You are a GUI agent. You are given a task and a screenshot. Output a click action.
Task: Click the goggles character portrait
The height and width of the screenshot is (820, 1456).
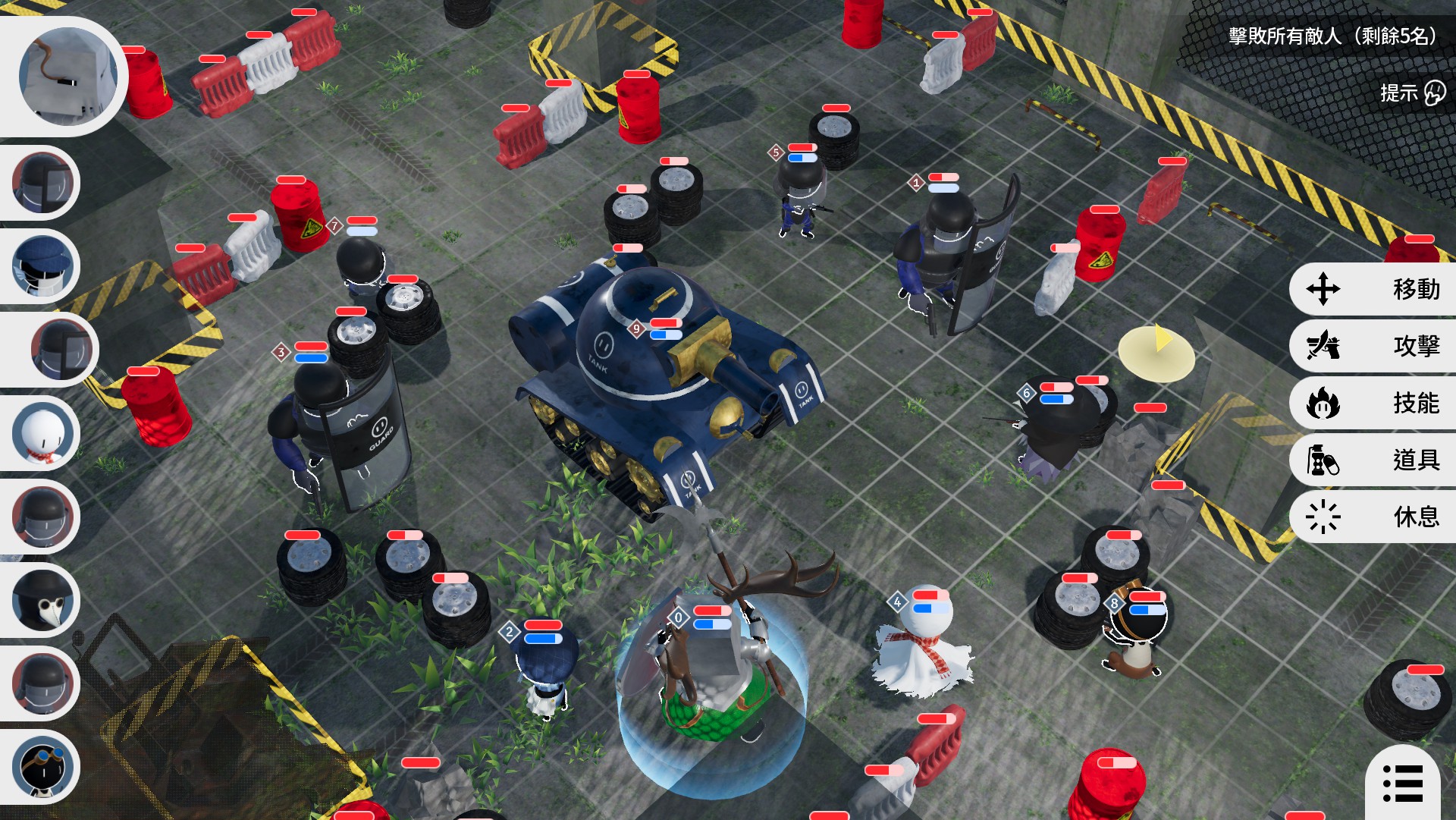click(43, 768)
